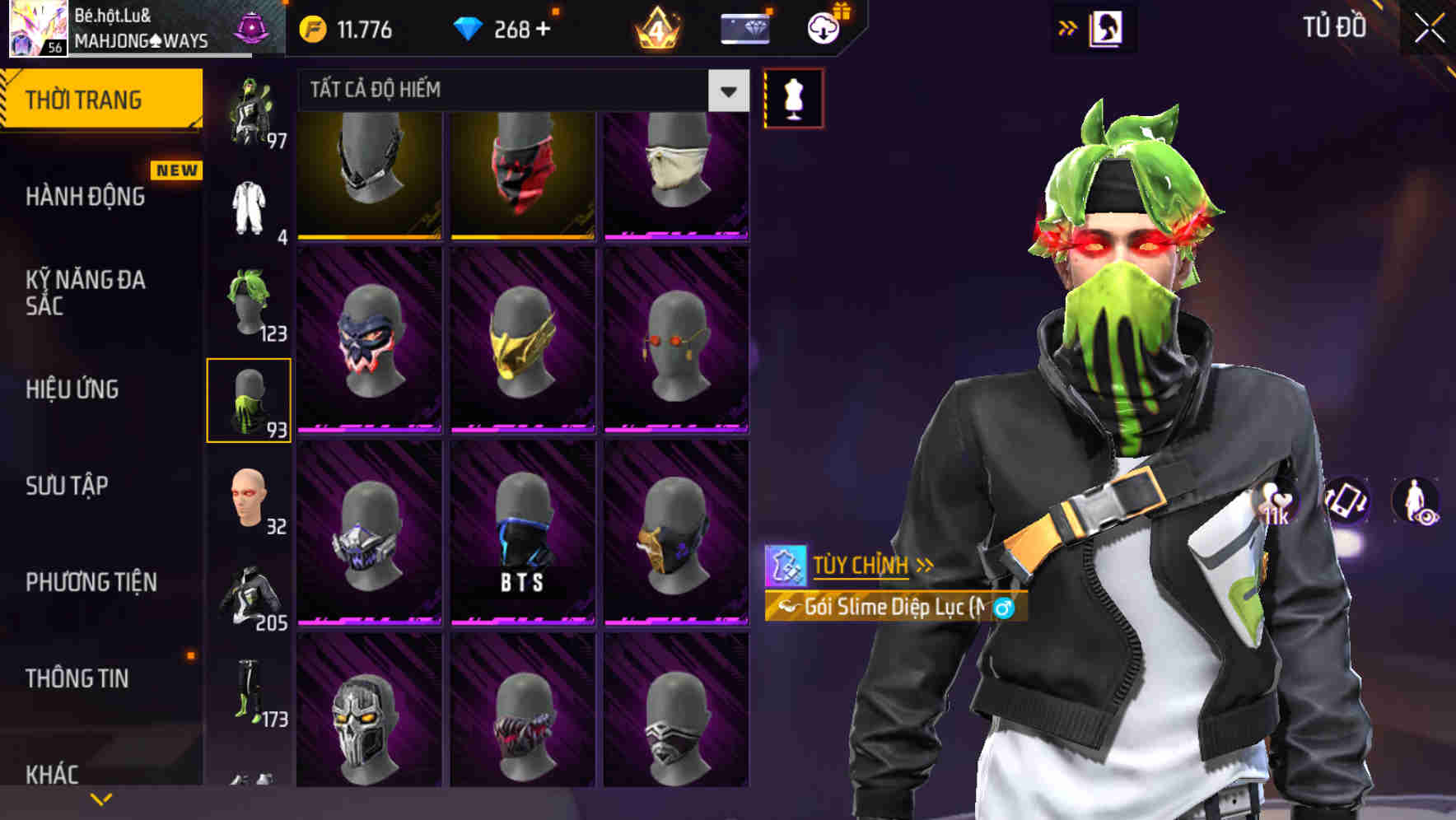Screen dimensions: 1456x820
Task: Click the membership card diamond icon
Action: click(x=744, y=27)
